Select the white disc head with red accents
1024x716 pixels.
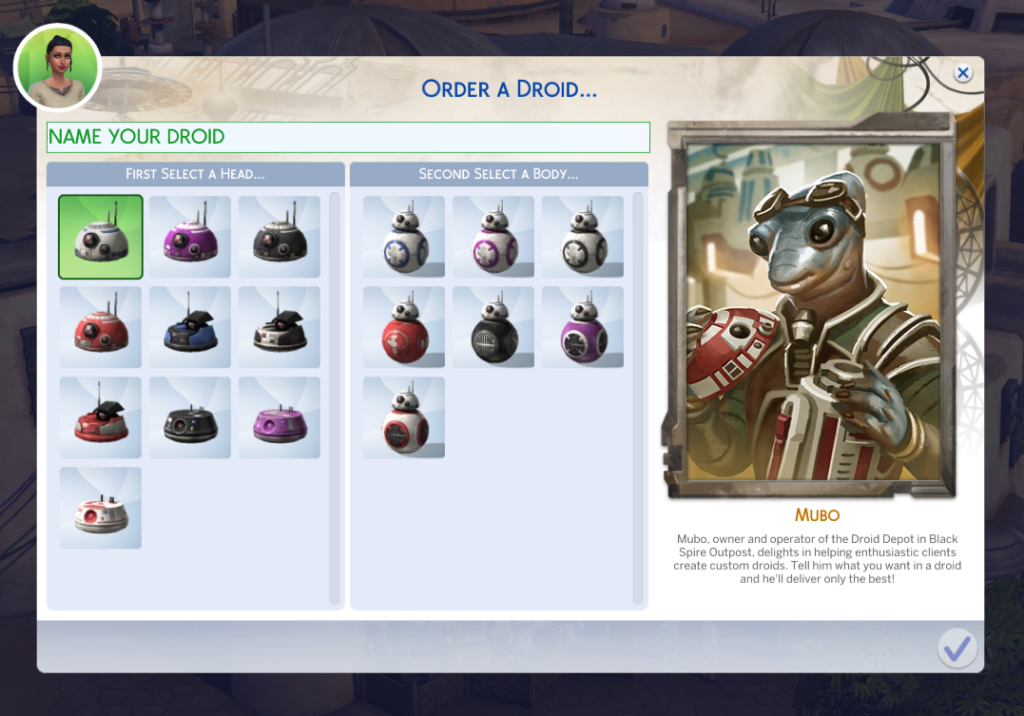(100, 507)
